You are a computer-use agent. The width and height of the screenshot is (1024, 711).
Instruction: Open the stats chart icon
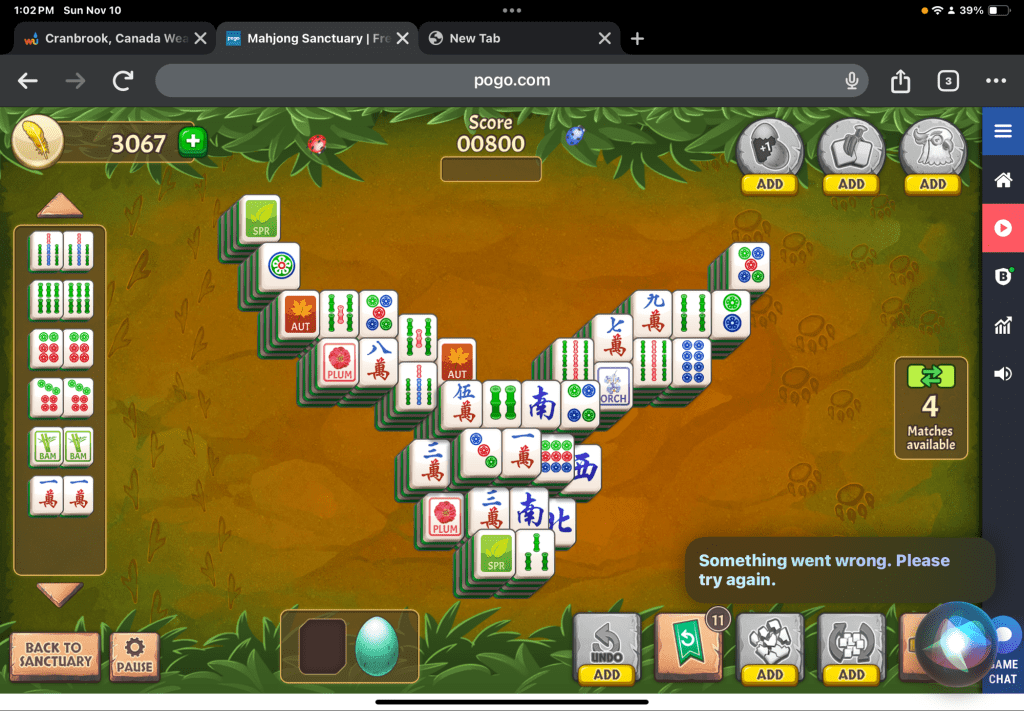pos(1002,325)
